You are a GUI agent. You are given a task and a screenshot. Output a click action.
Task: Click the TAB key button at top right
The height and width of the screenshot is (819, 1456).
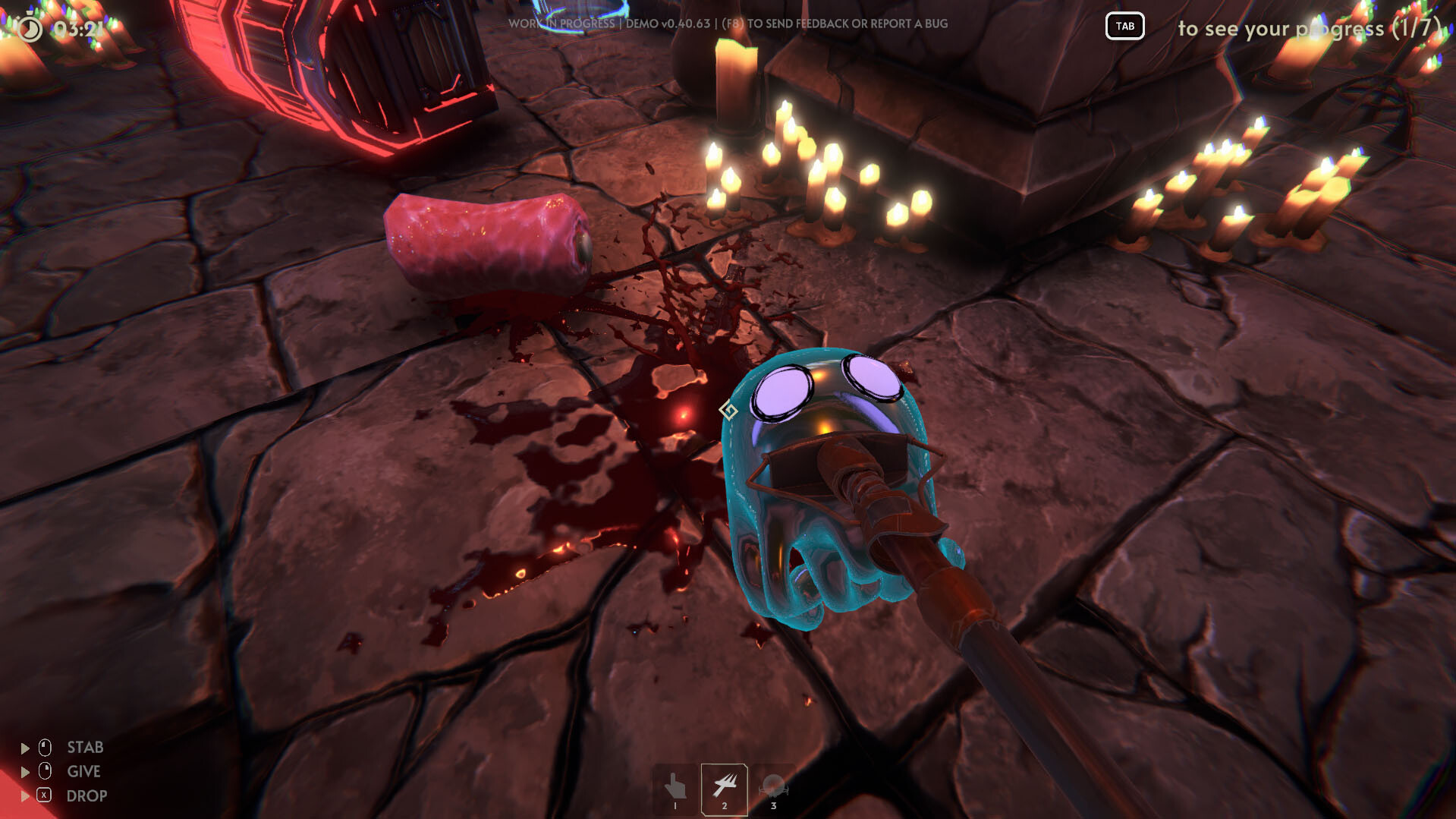1124,27
